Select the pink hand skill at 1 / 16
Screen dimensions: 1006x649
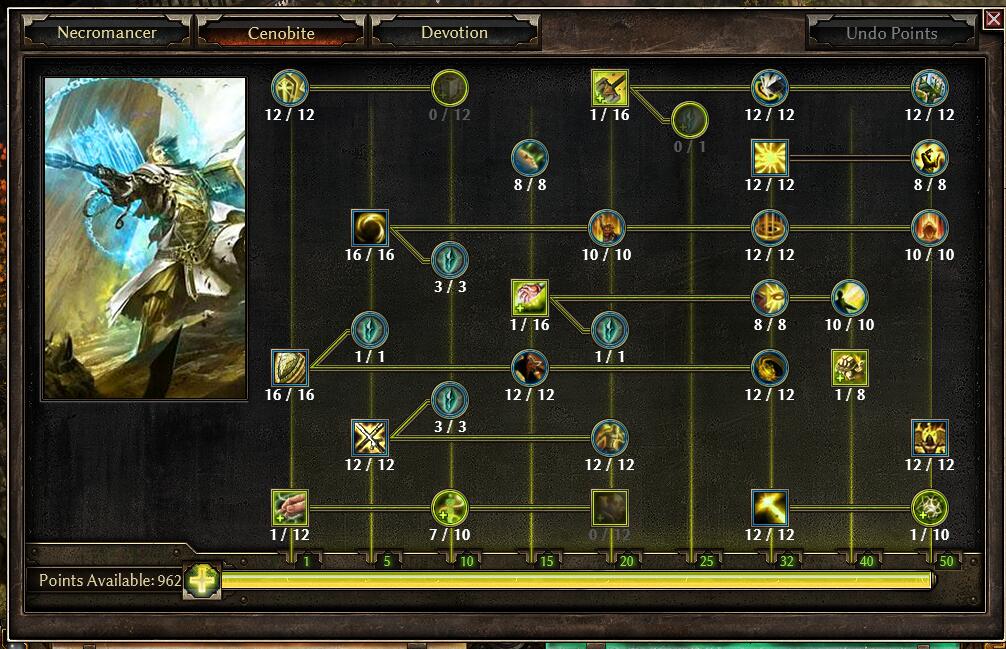coord(530,298)
